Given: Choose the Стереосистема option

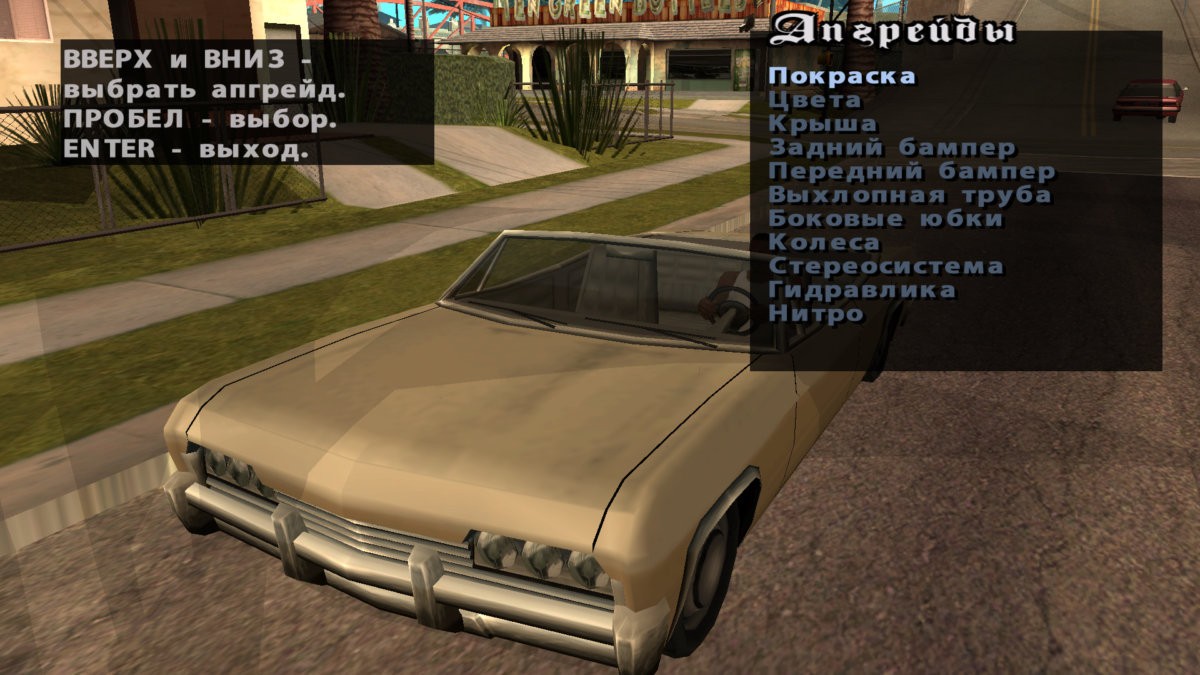Looking at the screenshot, I should 885,267.
